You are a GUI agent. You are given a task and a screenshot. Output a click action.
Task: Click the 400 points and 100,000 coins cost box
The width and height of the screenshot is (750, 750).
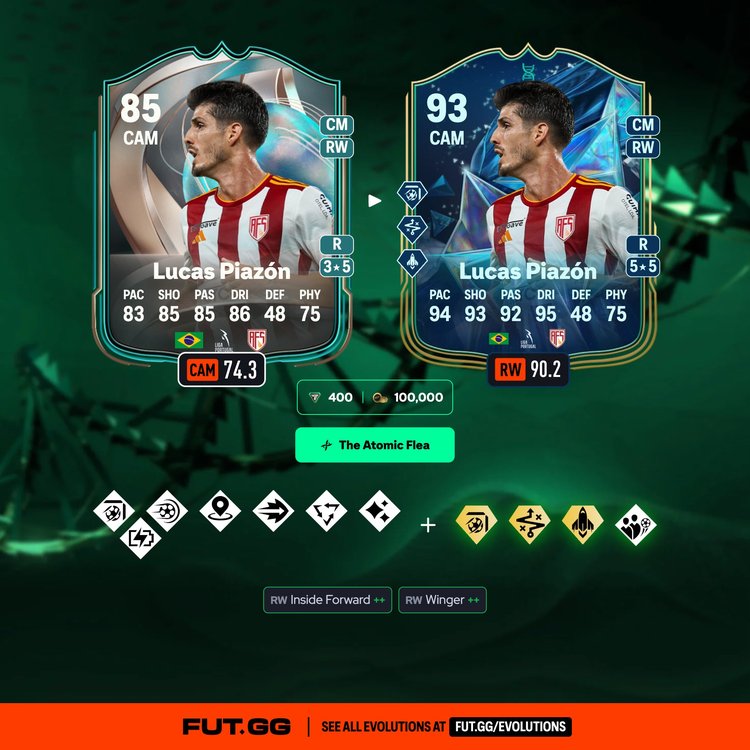(x=375, y=397)
